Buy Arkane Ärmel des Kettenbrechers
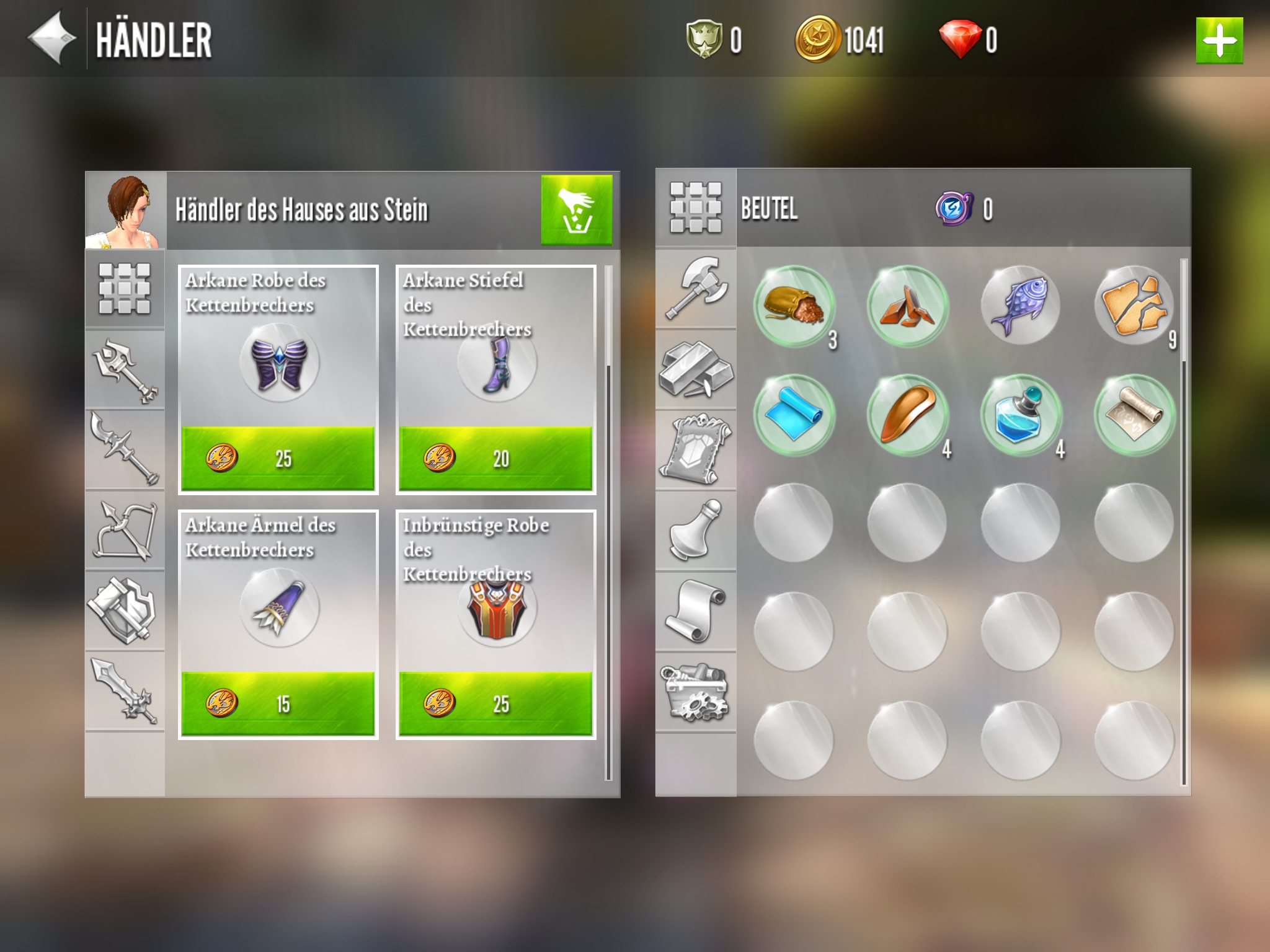The image size is (1270, 952). point(278,703)
